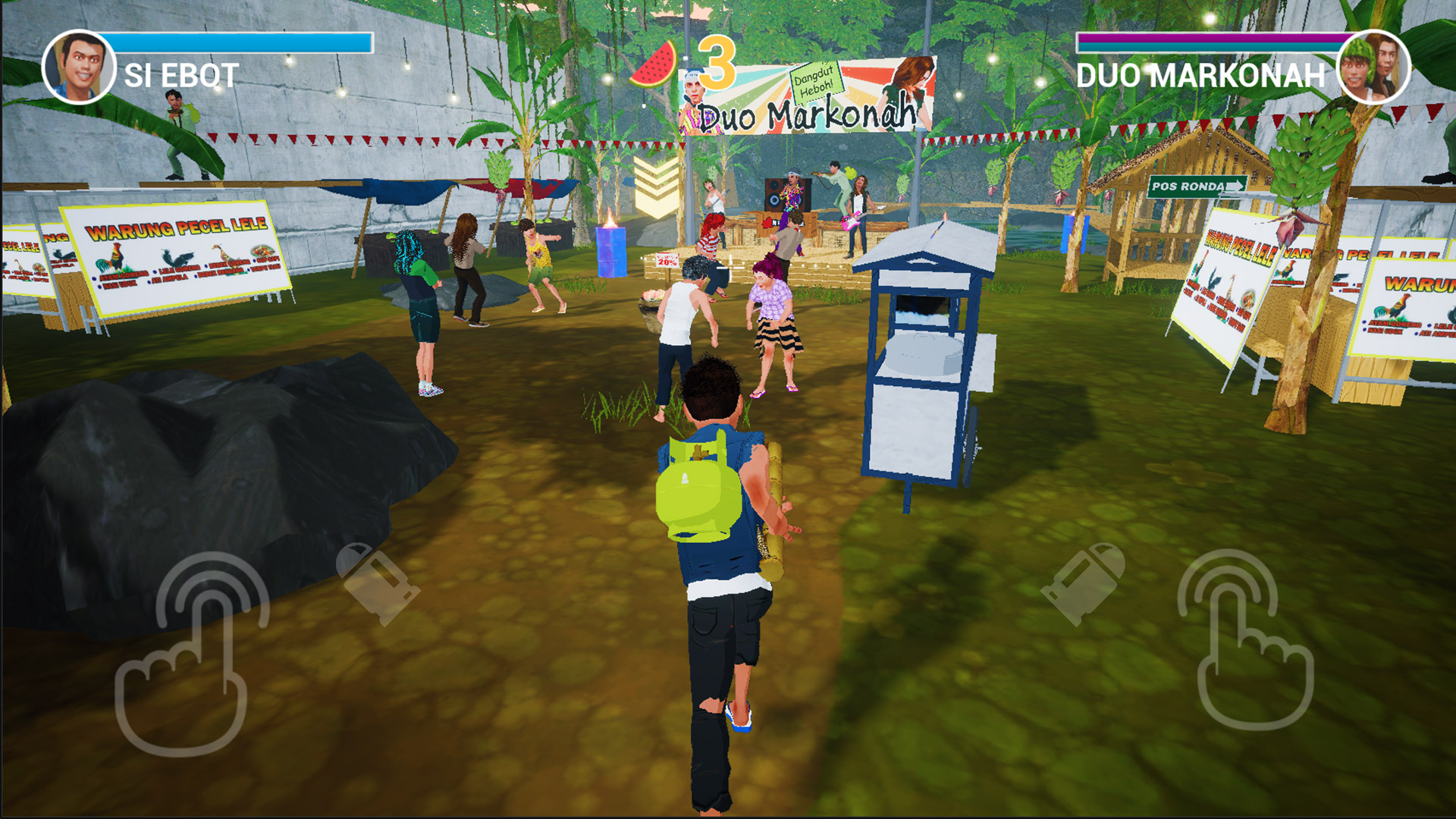Fire using the right bullet button
Screen dimensions: 1456x819
[x=1084, y=582]
